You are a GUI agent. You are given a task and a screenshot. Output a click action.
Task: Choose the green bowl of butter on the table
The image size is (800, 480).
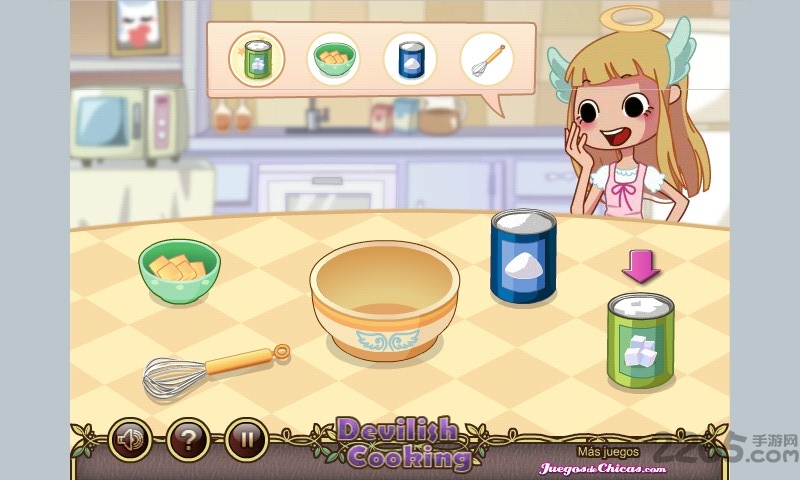point(179,271)
